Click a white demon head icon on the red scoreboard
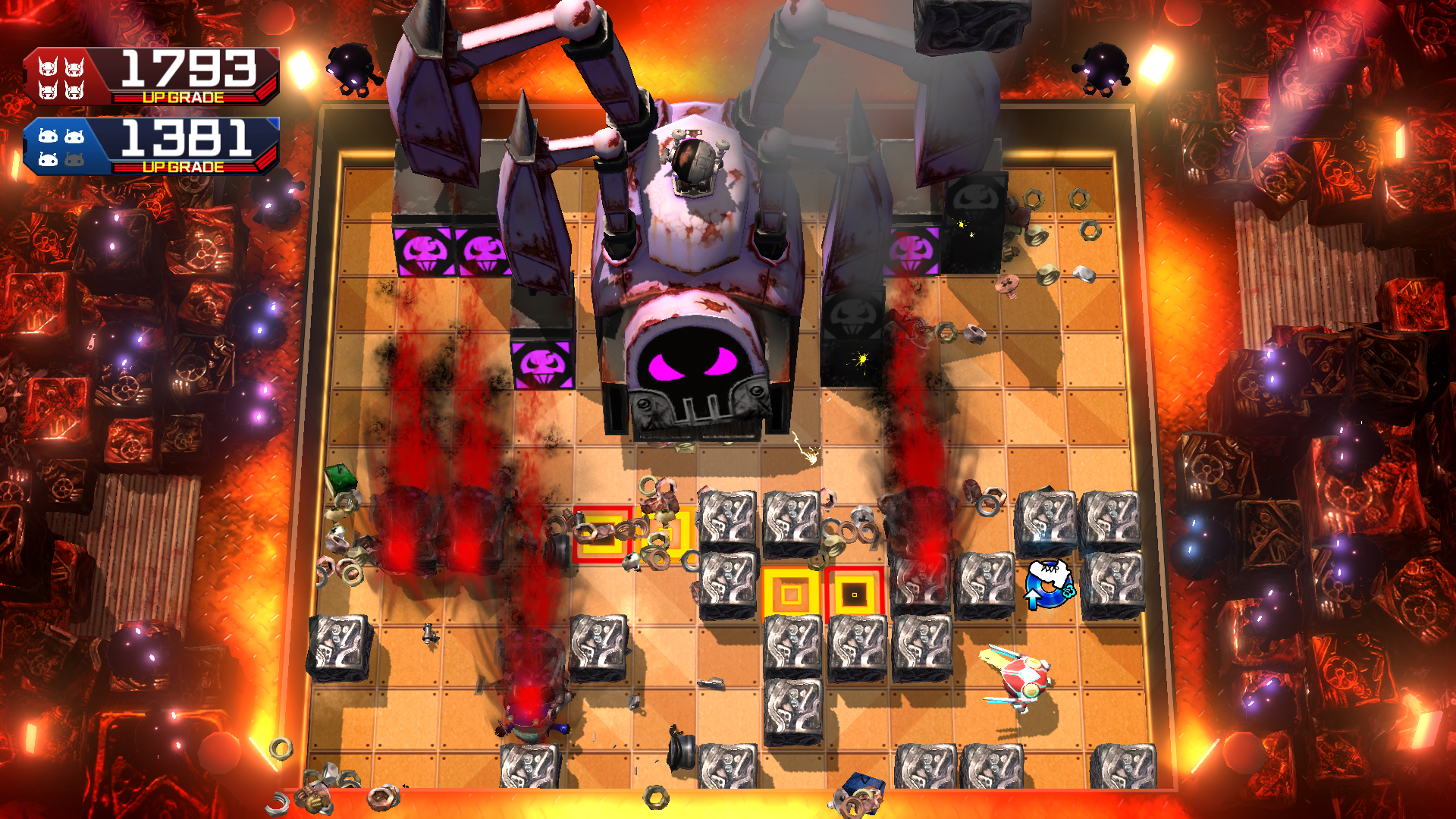The height and width of the screenshot is (819, 1456). click(x=47, y=68)
